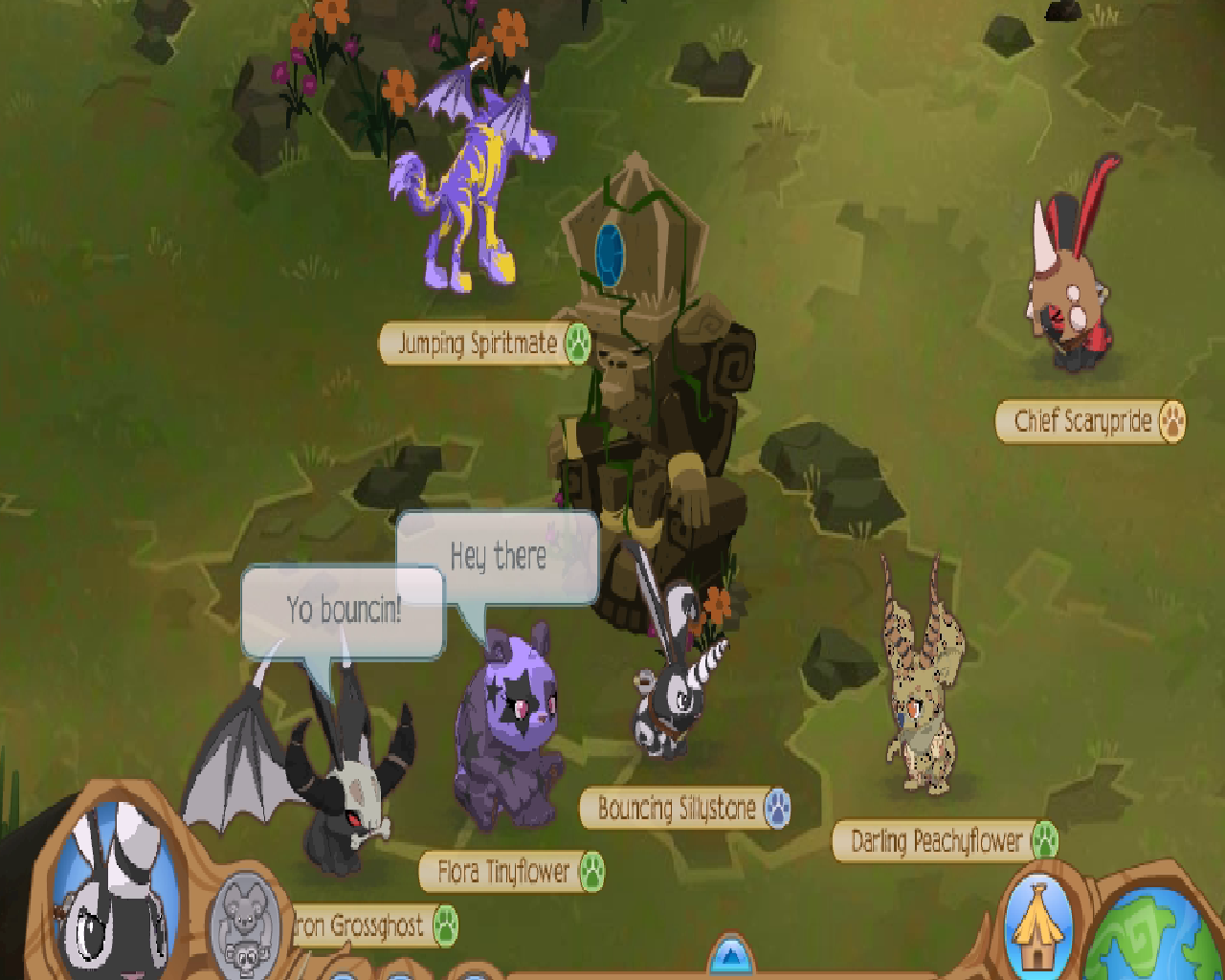
Task: Click the 'Hey there' speech bubble
Action: [498, 555]
